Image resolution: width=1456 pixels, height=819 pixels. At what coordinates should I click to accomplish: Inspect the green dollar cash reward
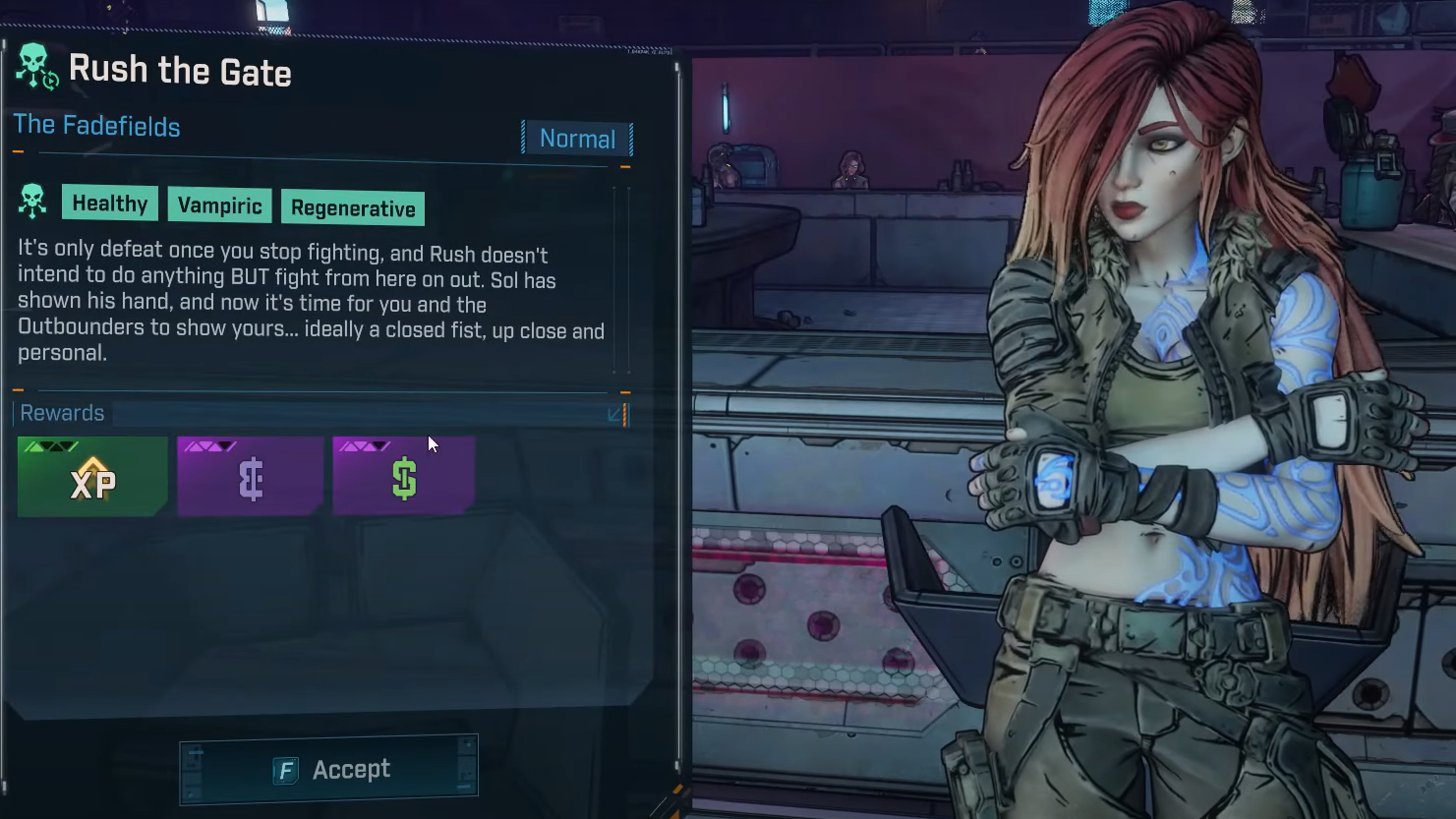tap(404, 478)
